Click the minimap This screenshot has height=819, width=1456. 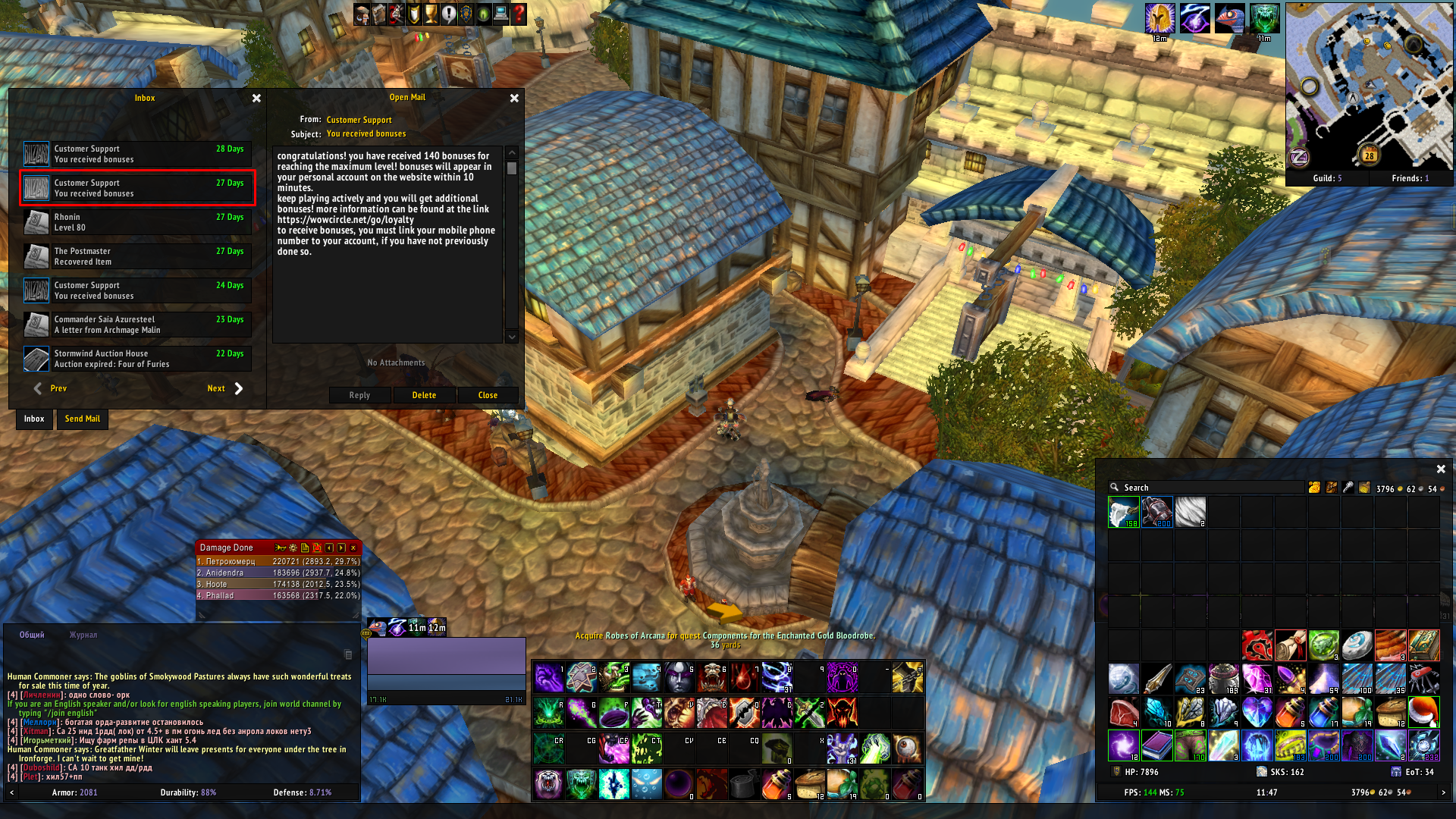[1369, 85]
